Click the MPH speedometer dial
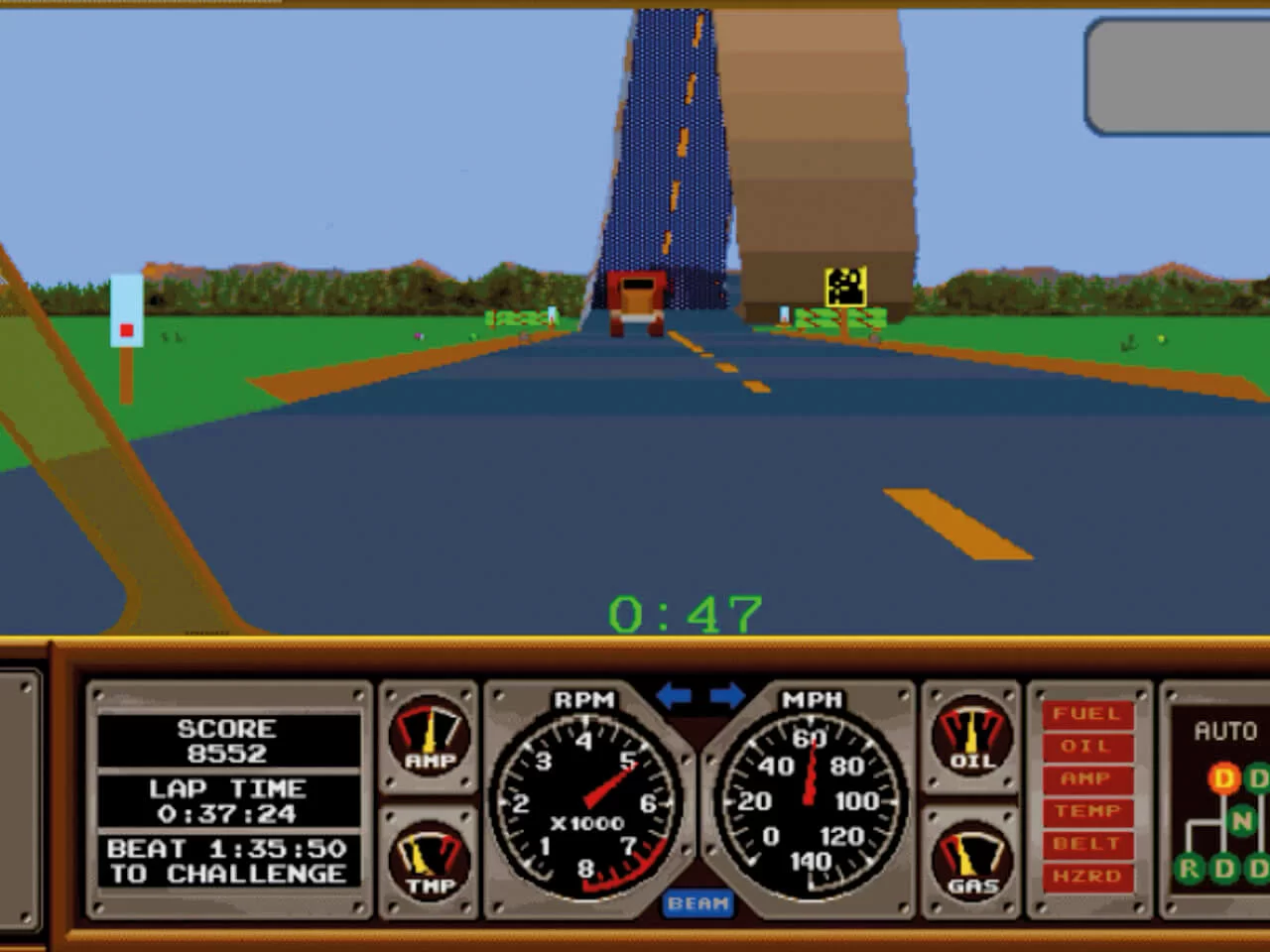1270x952 pixels. pos(811,801)
